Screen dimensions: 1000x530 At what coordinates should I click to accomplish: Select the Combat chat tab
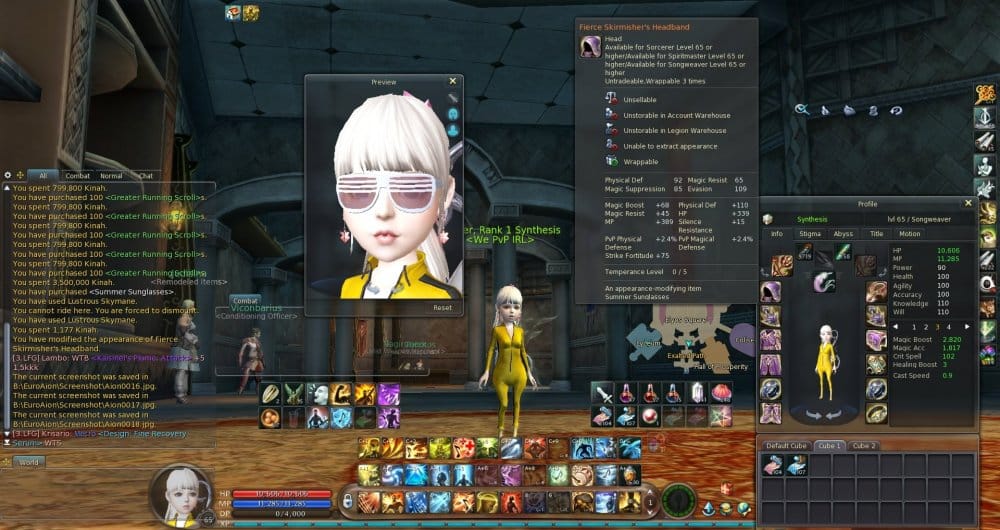click(x=77, y=176)
